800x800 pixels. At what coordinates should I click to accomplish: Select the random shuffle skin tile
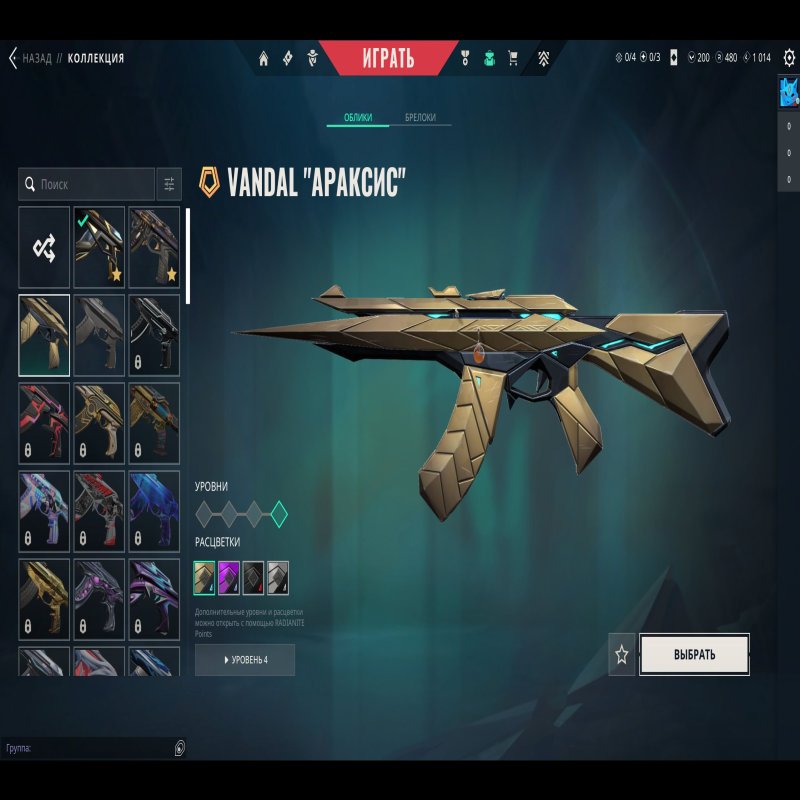(x=44, y=247)
